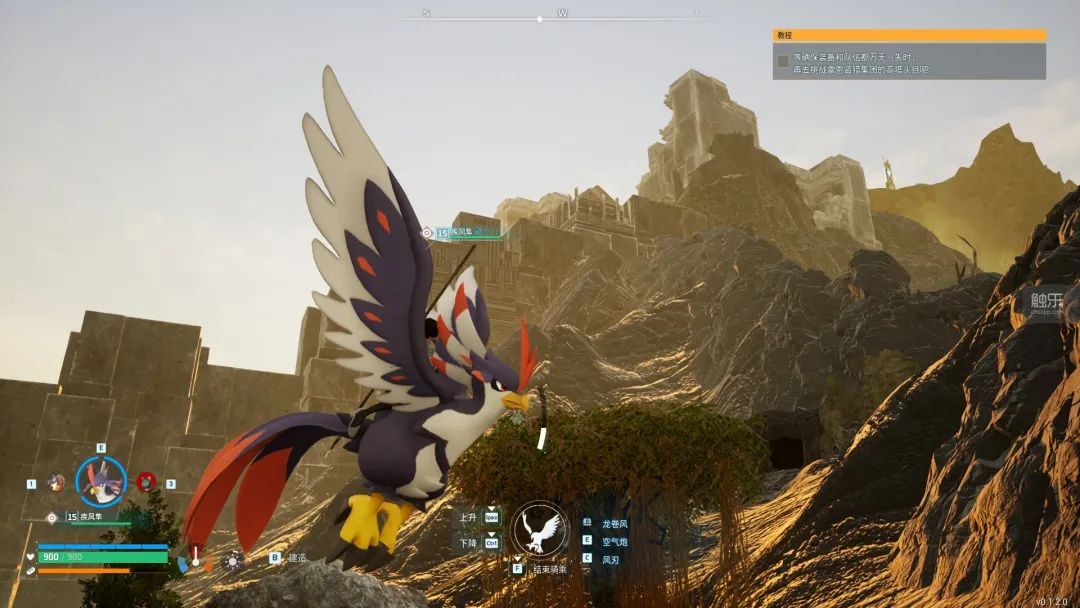
Task: Select the active 疾风隼 pal portrait
Action: (101, 481)
